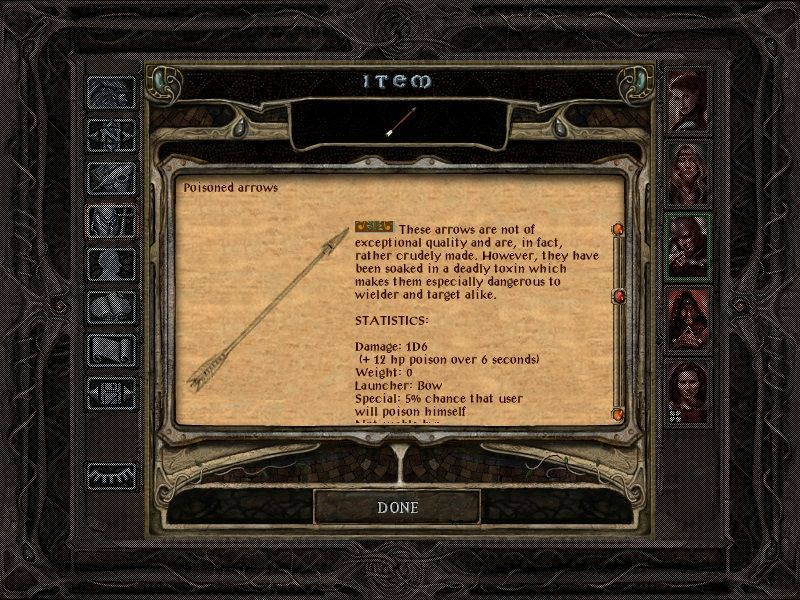Screen dimensions: 800x600
Task: Select the woman with circlet portrait
Action: coord(688,173)
